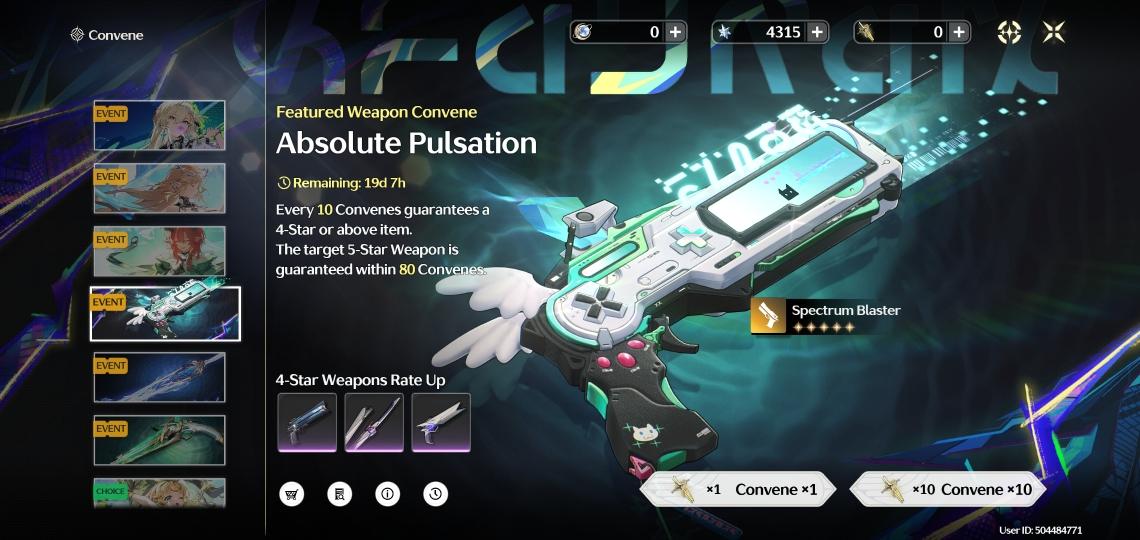Choose the red-haired character event banner
The width and height of the screenshot is (1140, 540).
pos(160,251)
